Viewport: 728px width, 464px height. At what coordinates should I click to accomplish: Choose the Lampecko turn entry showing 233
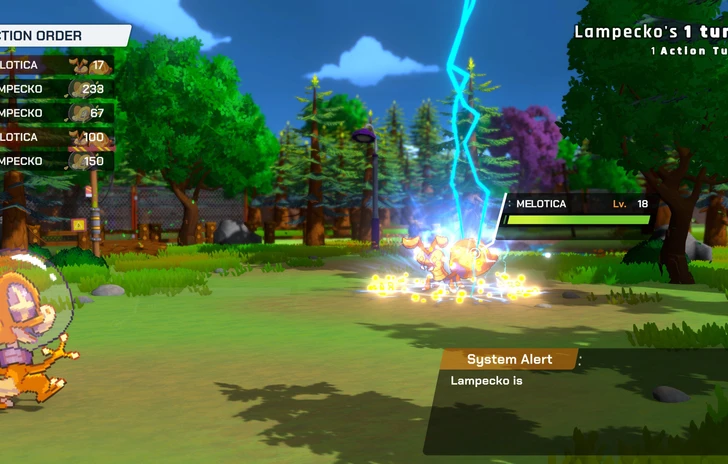click(x=55, y=89)
